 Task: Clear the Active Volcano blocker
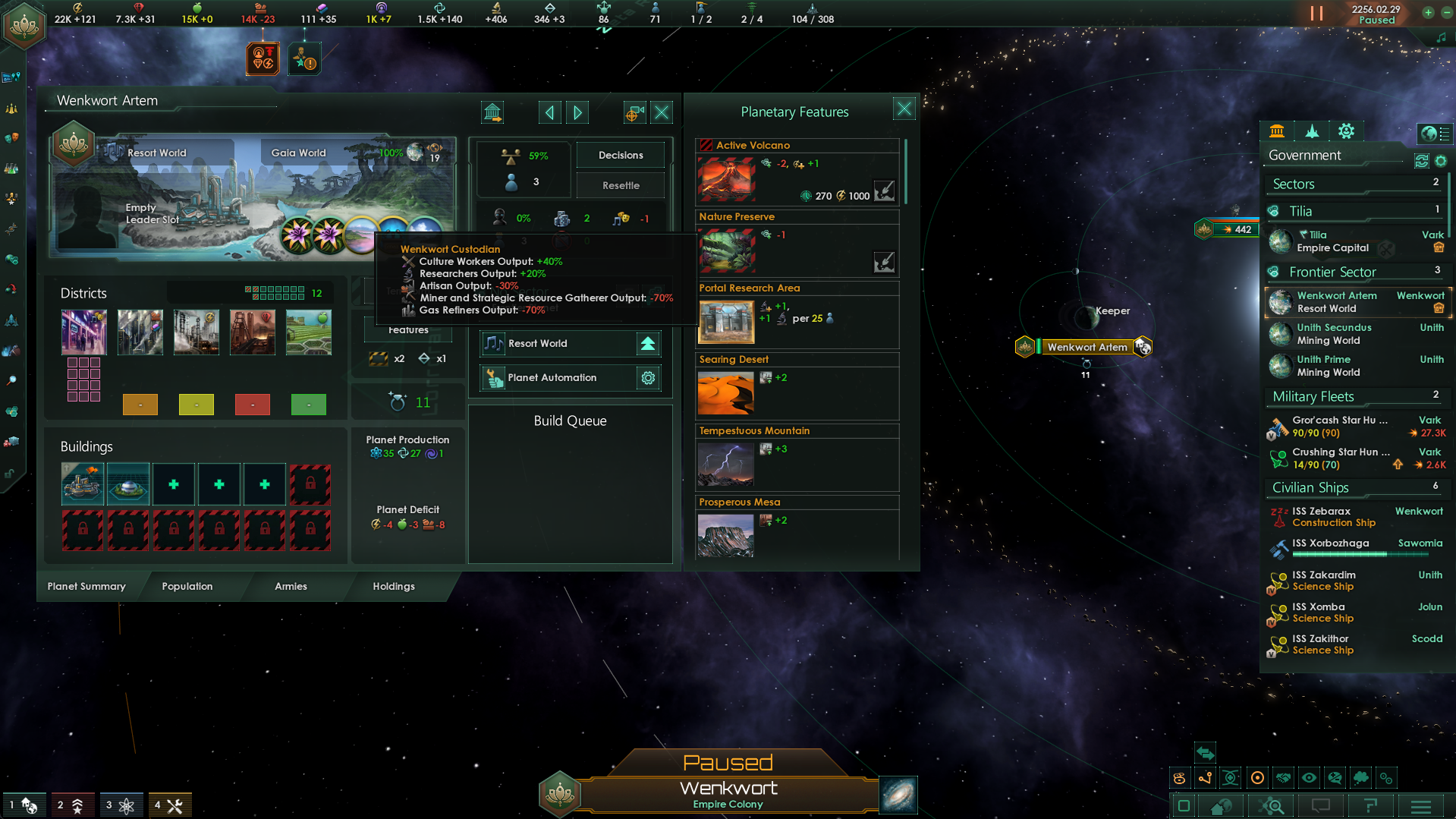pos(885,191)
